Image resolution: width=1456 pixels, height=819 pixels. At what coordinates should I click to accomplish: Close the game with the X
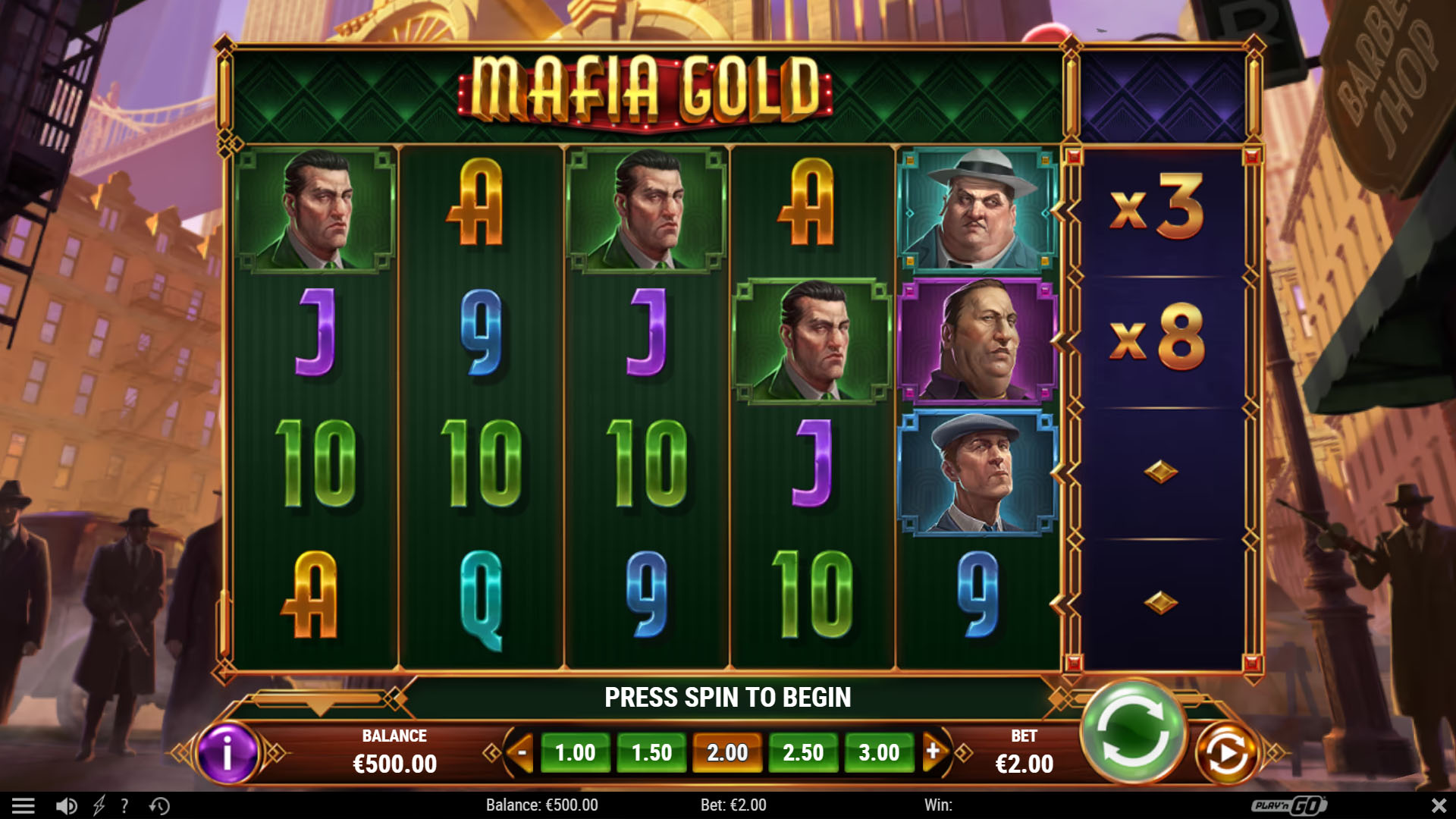tap(1438, 805)
